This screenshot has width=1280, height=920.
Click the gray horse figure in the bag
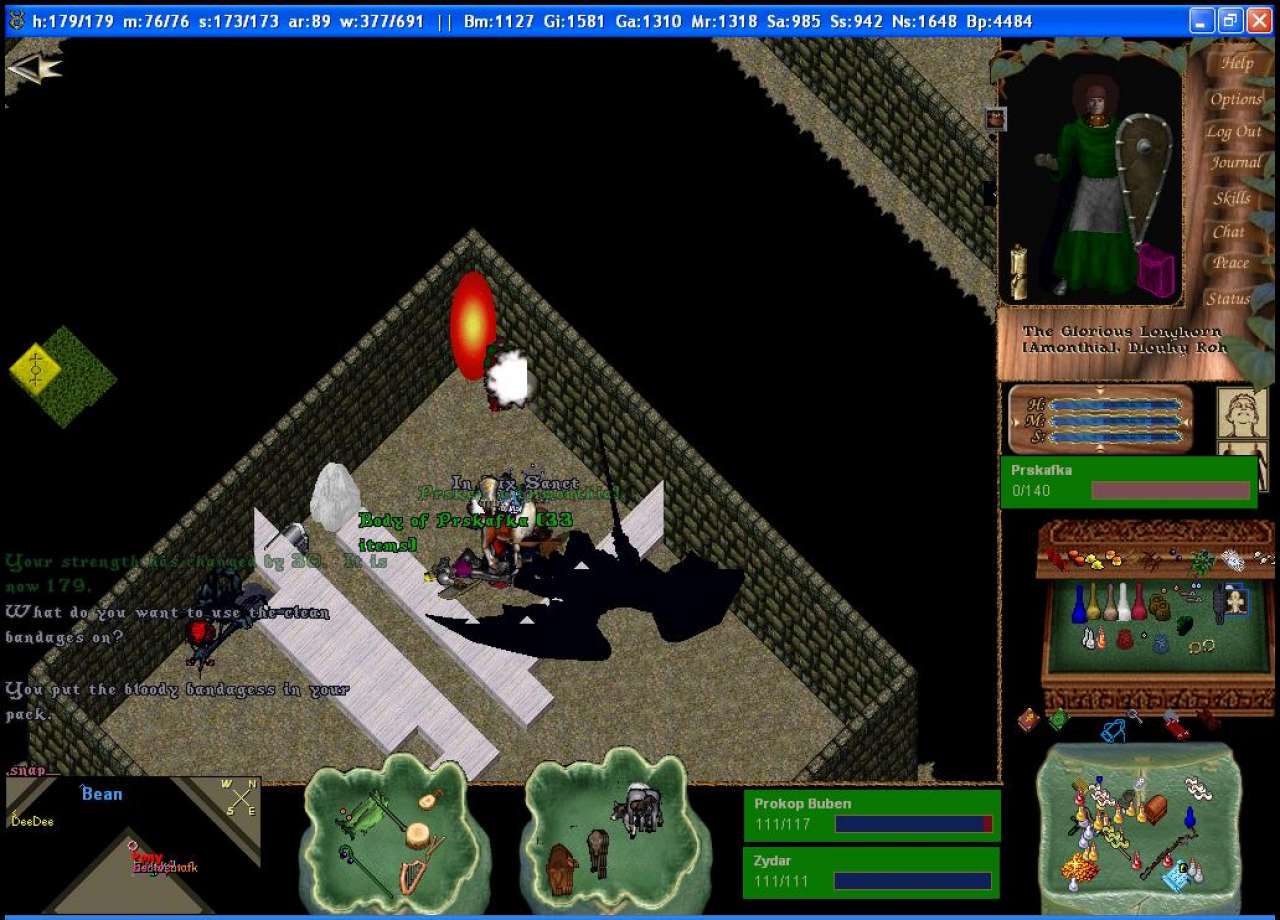coord(638,806)
